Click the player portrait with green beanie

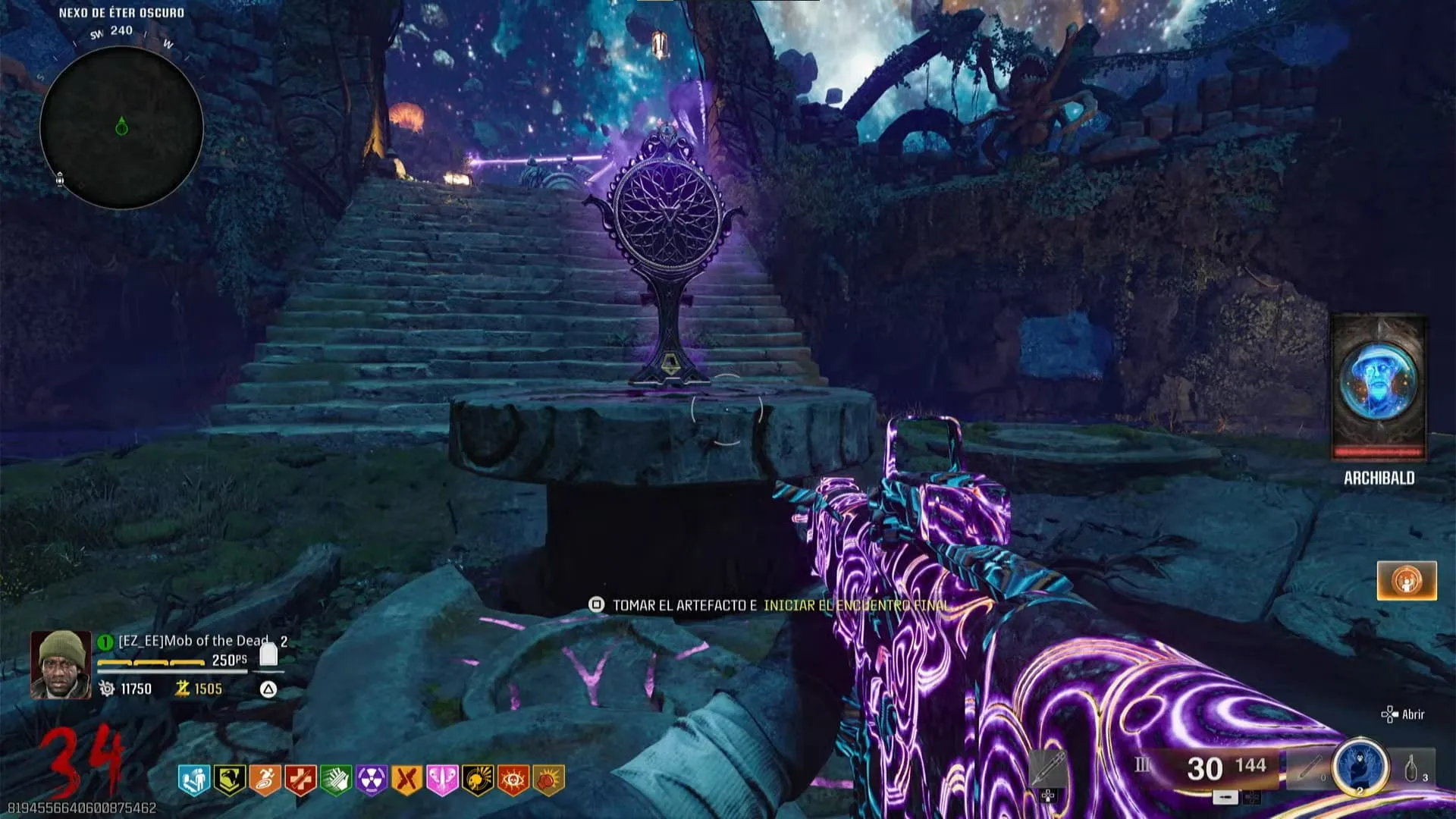coord(61,664)
